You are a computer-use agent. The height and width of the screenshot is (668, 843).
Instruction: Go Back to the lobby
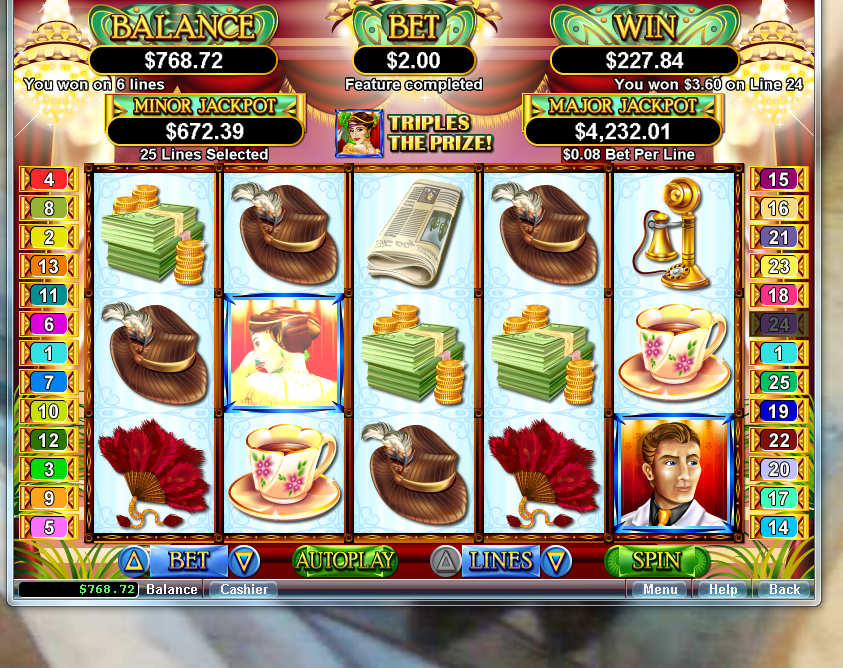point(784,589)
